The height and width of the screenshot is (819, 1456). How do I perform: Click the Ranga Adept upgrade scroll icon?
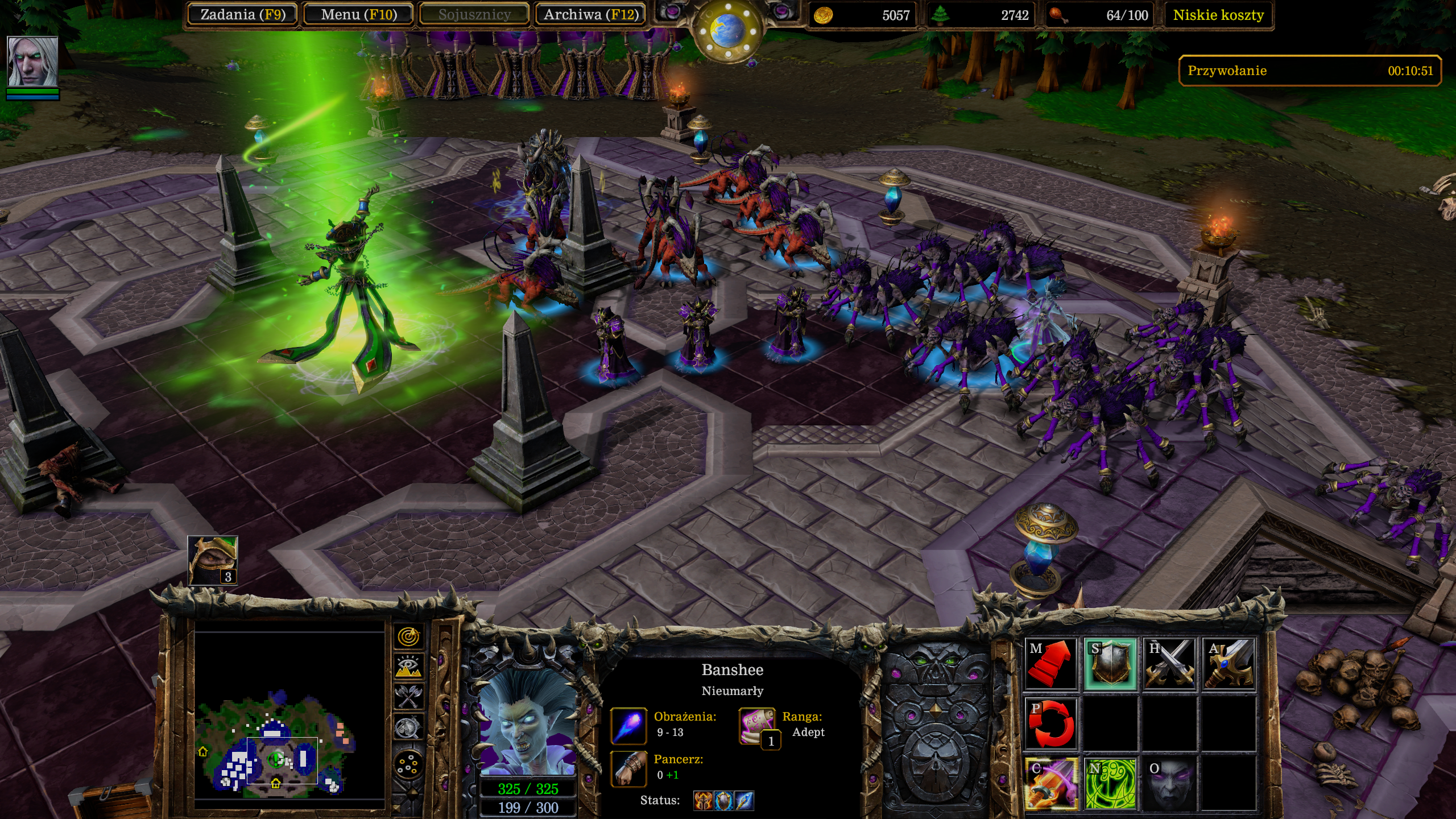pos(758,726)
